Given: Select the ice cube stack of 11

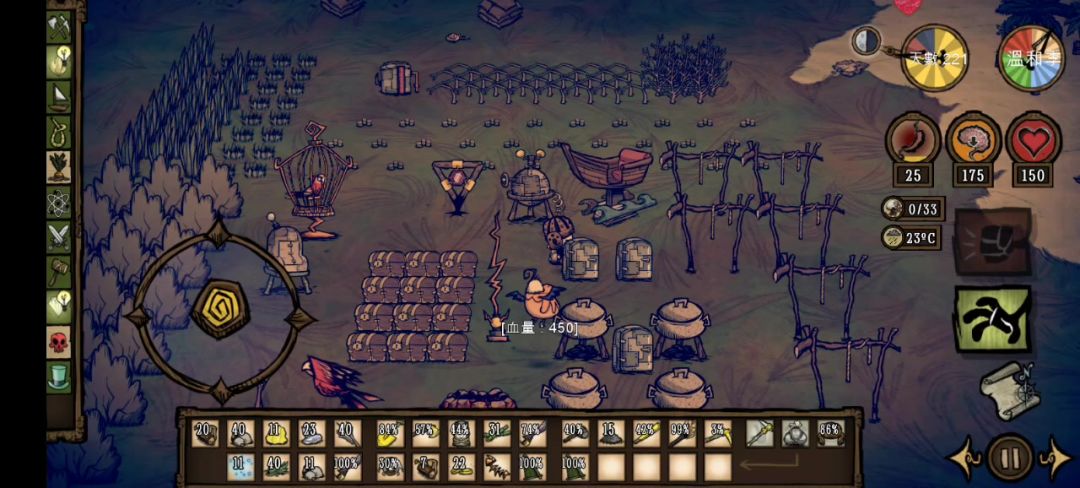Looking at the screenshot, I should (241, 467).
